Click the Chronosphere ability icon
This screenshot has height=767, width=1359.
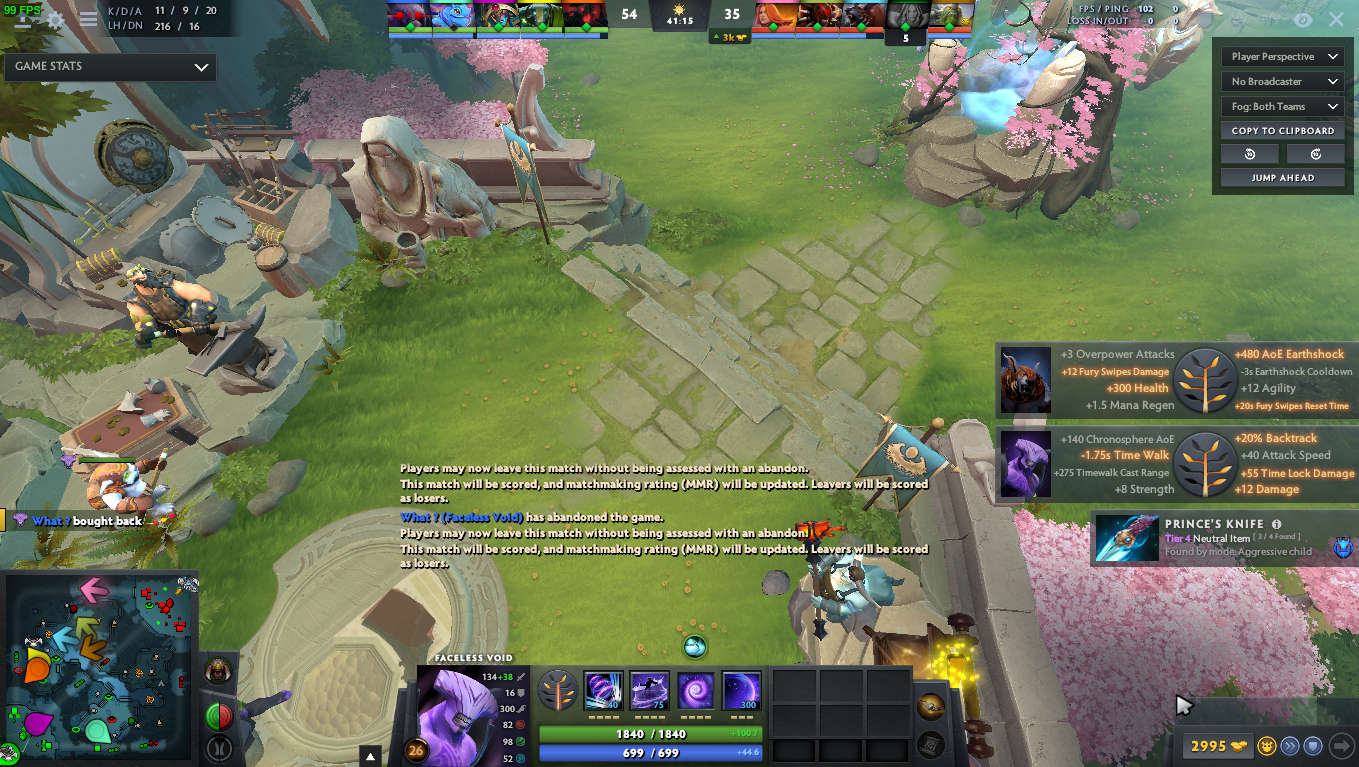pos(742,690)
